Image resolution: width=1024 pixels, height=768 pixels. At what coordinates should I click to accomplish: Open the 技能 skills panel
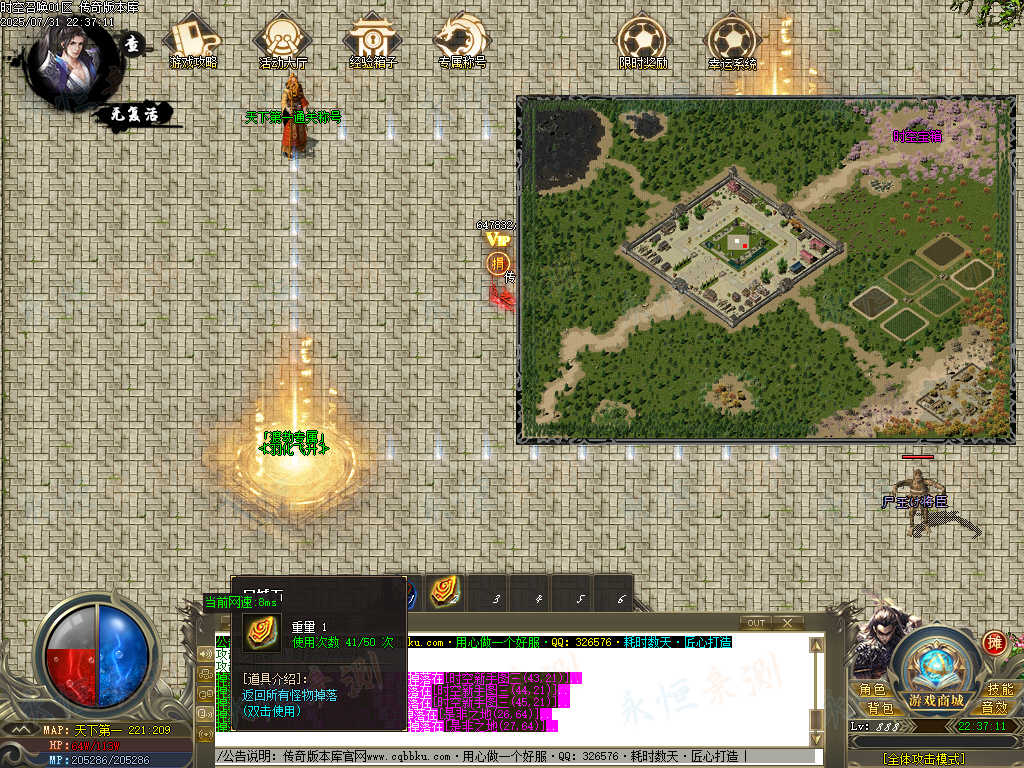[1000, 690]
